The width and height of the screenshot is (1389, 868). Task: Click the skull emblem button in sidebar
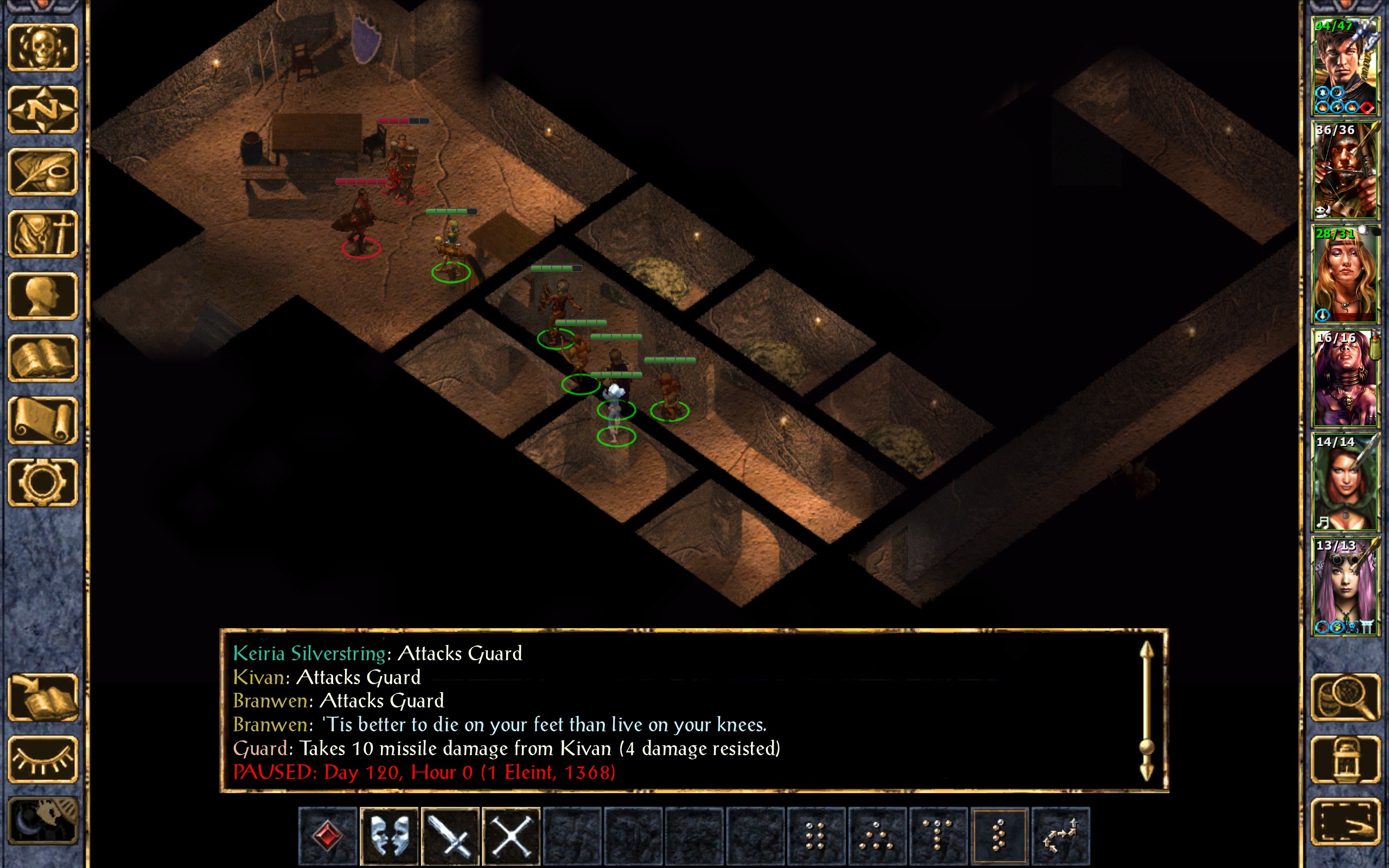[43, 47]
